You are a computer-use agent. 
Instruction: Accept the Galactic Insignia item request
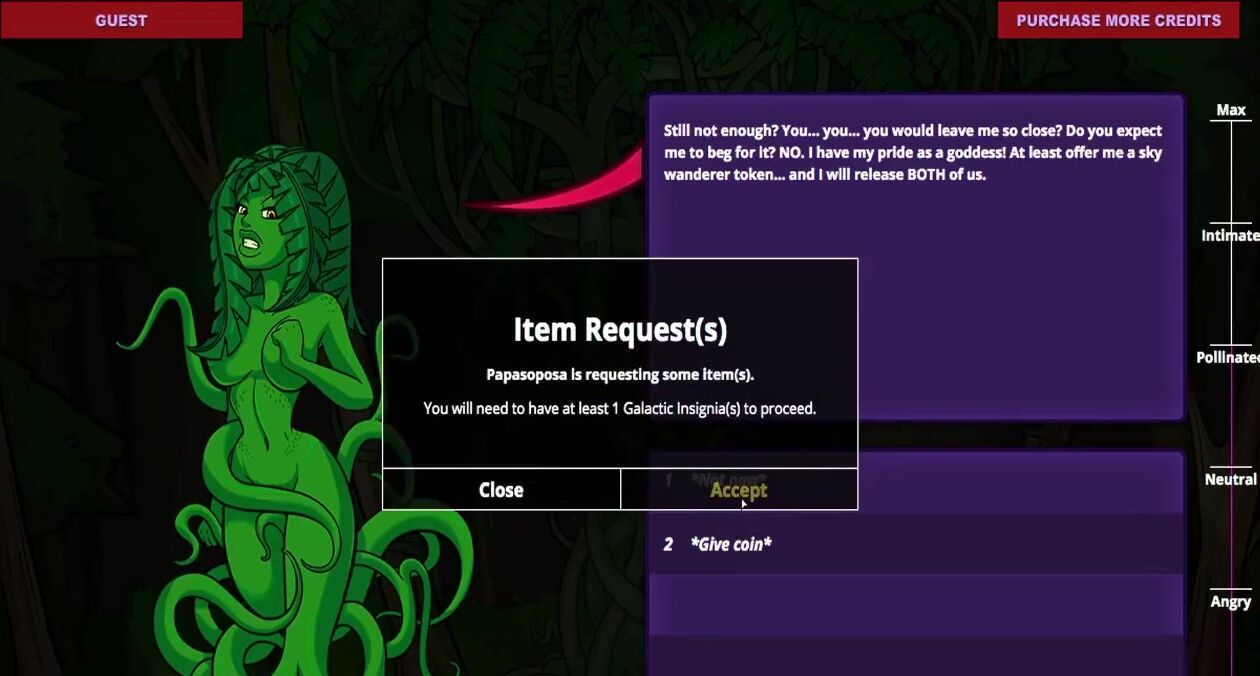coord(738,489)
